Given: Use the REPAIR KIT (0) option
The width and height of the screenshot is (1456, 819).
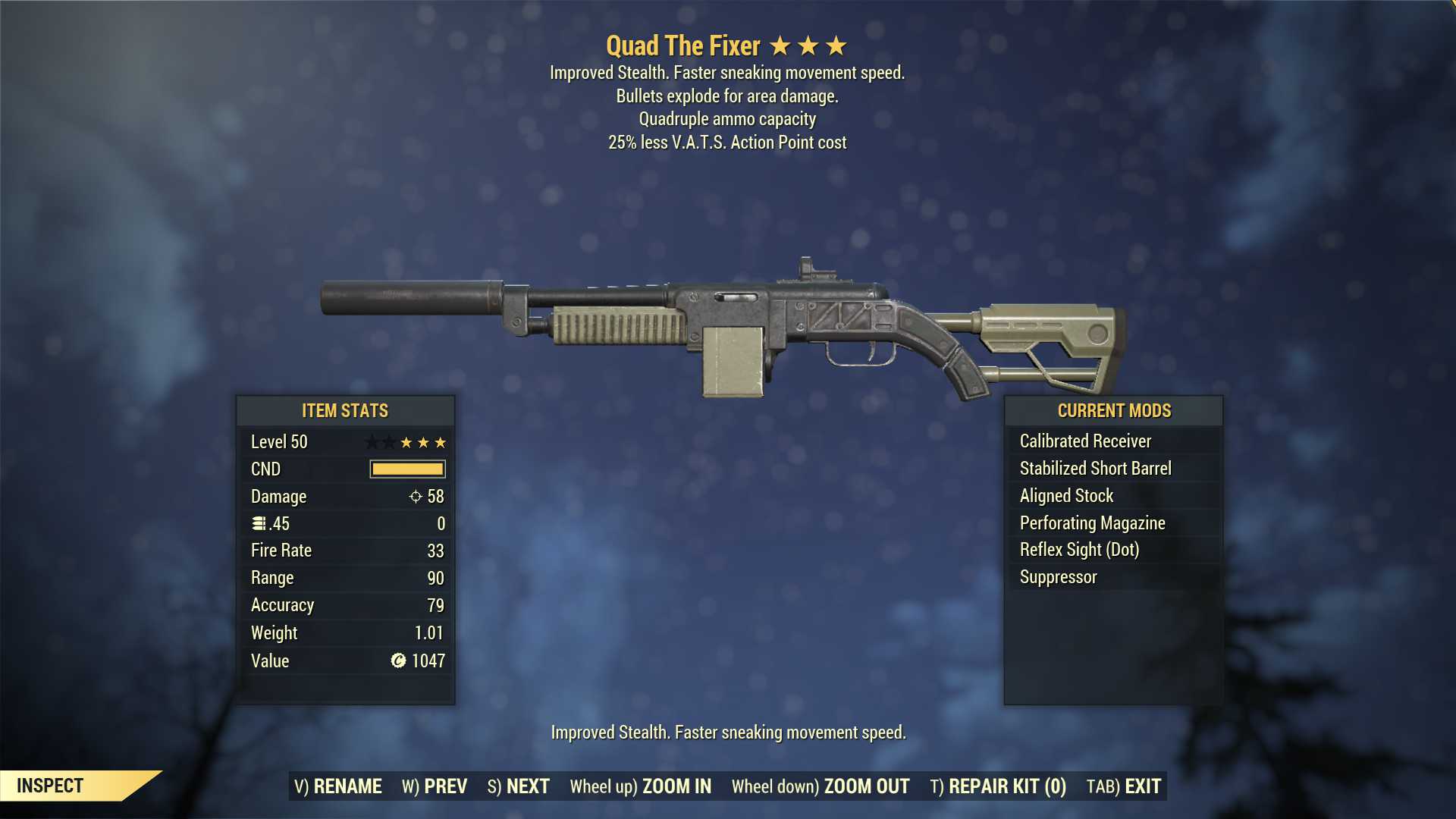Looking at the screenshot, I should pos(998,786).
